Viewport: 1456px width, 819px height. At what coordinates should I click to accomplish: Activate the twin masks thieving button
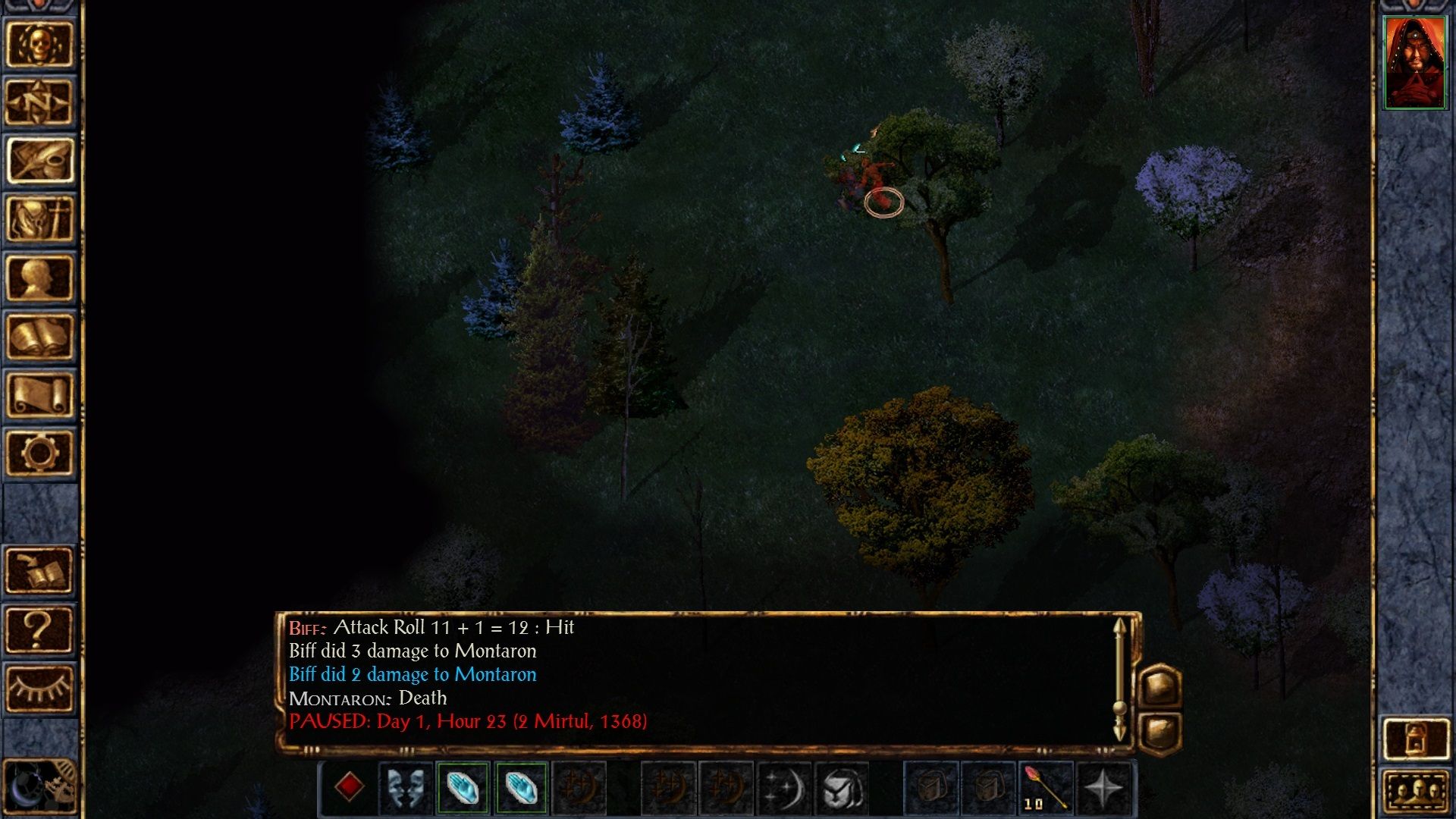pyautogui.click(x=406, y=787)
